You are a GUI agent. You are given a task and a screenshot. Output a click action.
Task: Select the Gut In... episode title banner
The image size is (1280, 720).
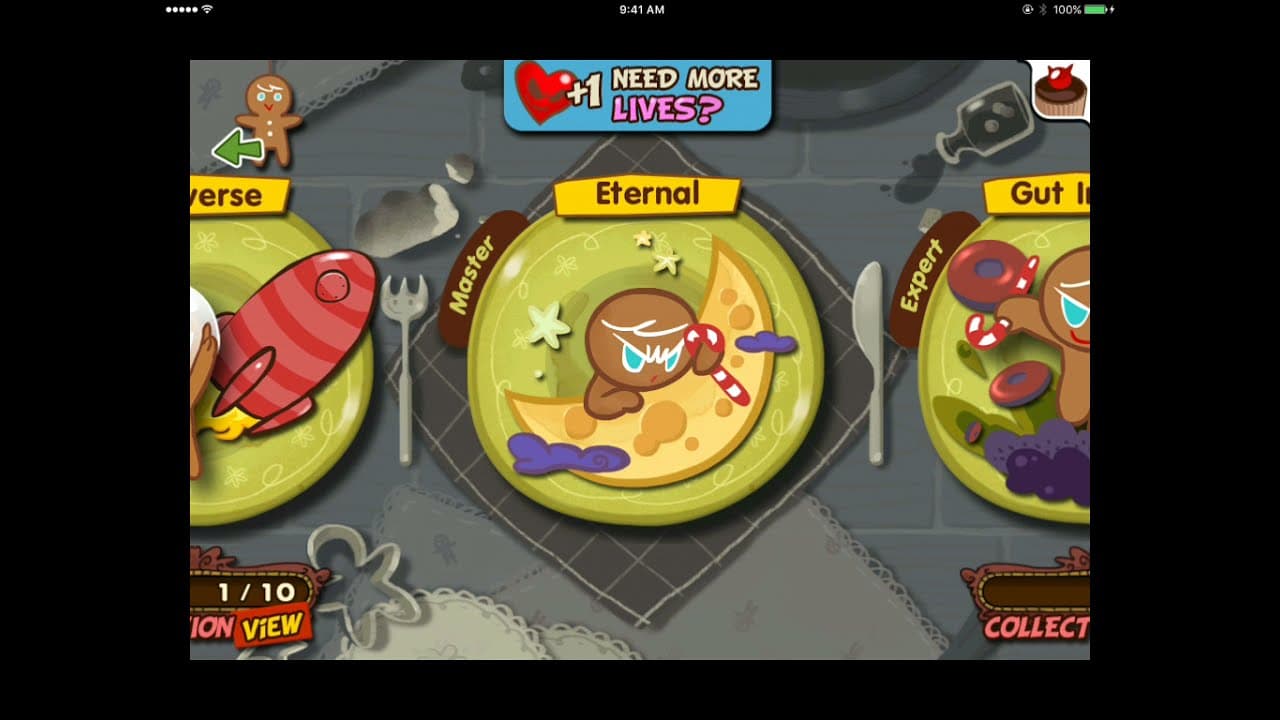coord(1040,196)
